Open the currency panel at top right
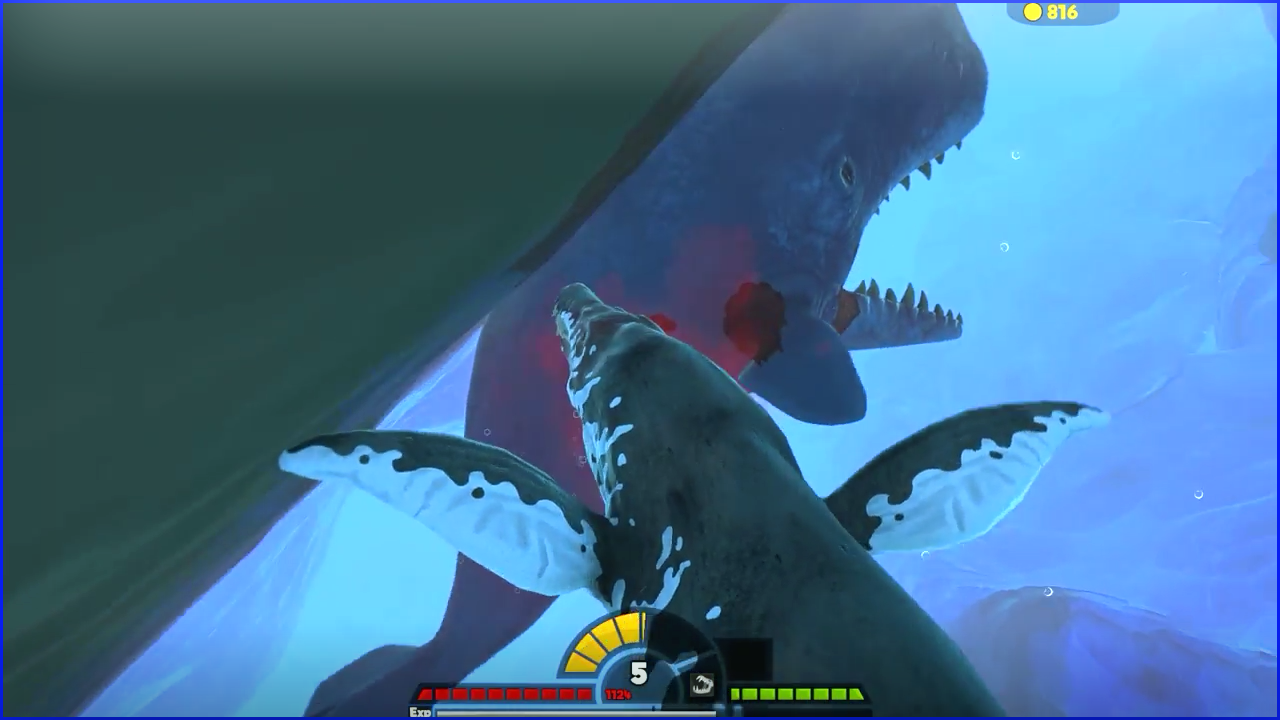This screenshot has width=1280, height=720. [1063, 13]
